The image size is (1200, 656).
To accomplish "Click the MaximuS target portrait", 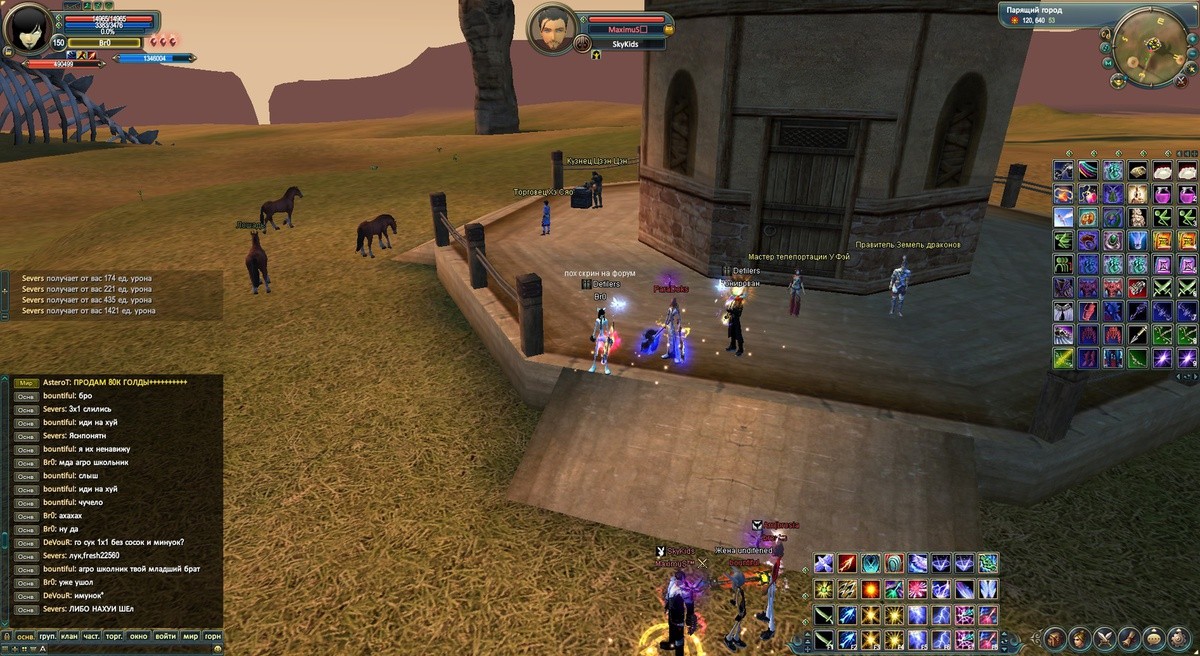I will [x=553, y=30].
